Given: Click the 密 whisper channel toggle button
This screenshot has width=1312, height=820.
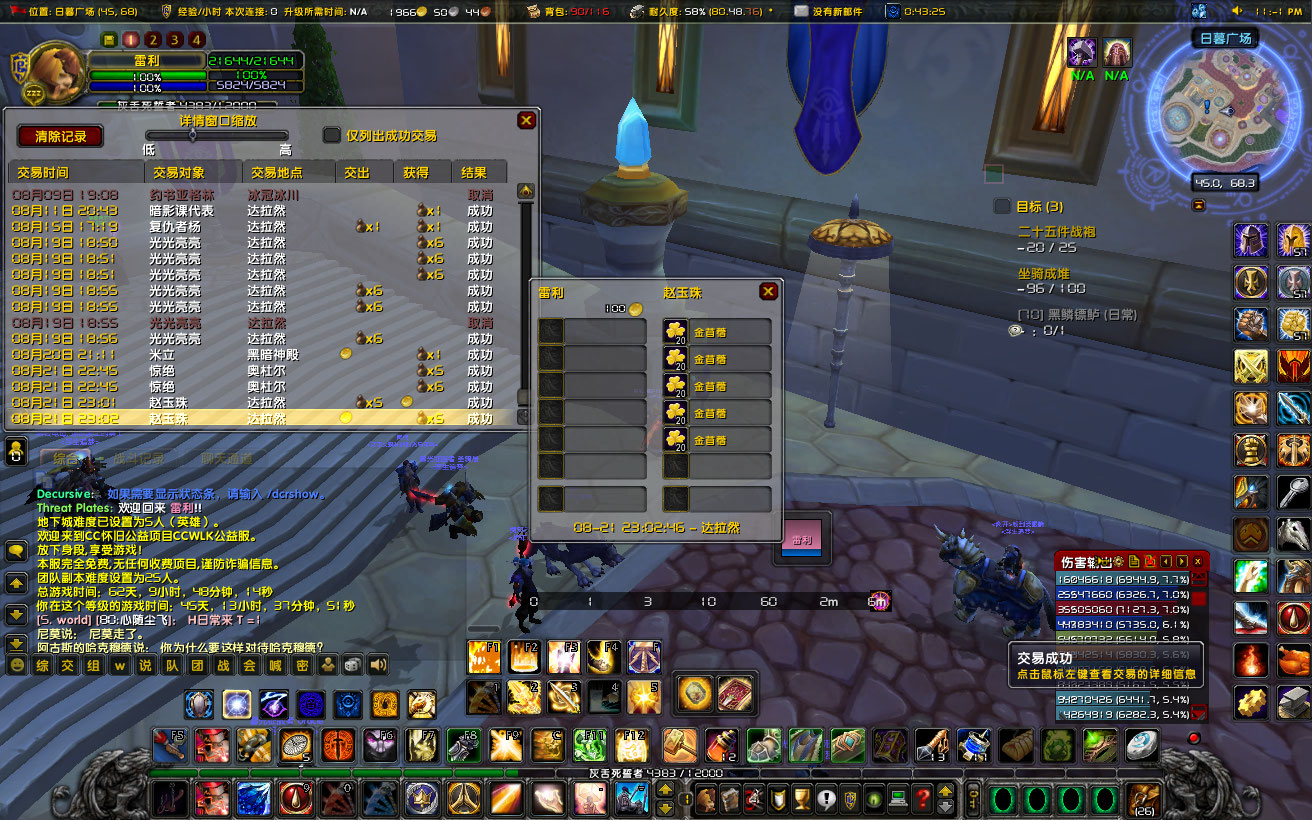Looking at the screenshot, I should tap(303, 665).
